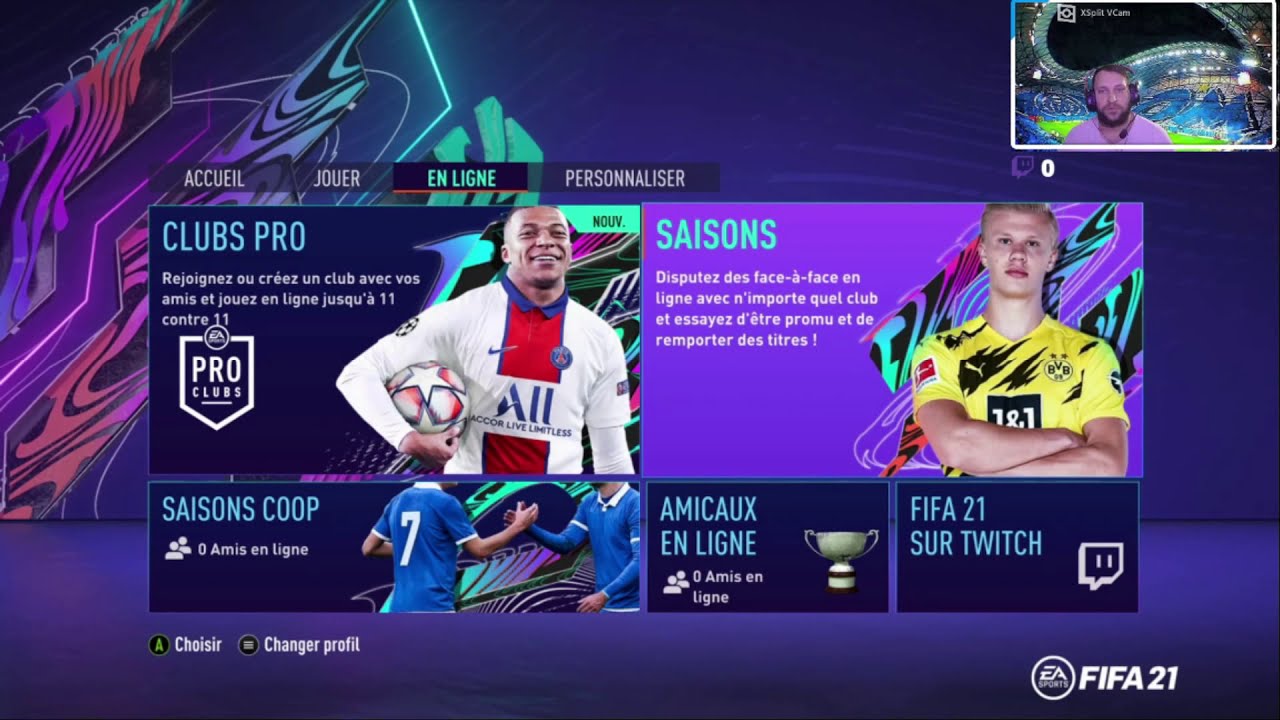Click the friends icon in SAISONS COOP tile
The image size is (1280, 720).
point(176,549)
